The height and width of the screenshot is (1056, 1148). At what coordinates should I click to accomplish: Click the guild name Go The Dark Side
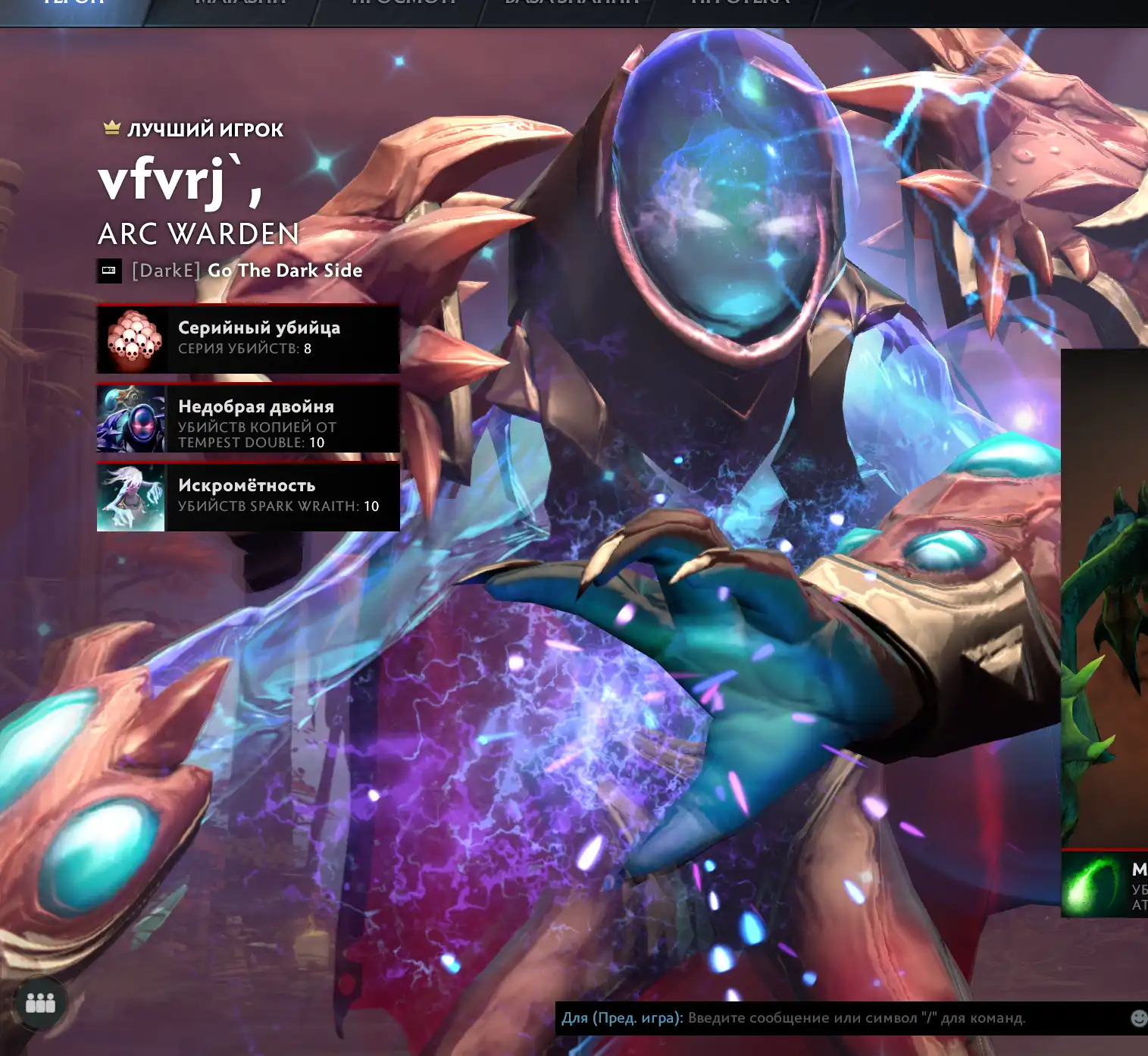click(x=284, y=271)
